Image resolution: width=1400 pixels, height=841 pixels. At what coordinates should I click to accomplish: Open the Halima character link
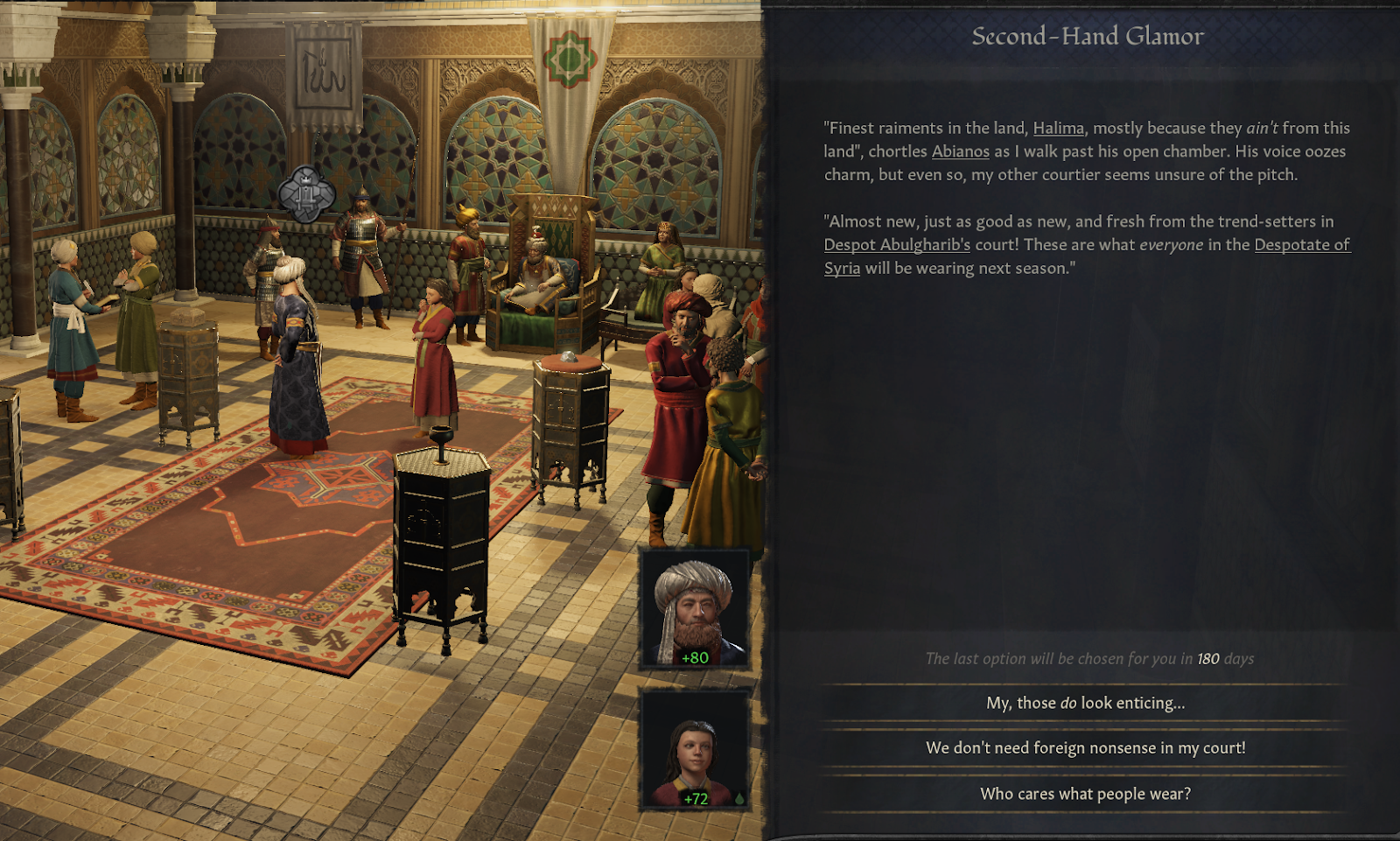tap(1058, 129)
